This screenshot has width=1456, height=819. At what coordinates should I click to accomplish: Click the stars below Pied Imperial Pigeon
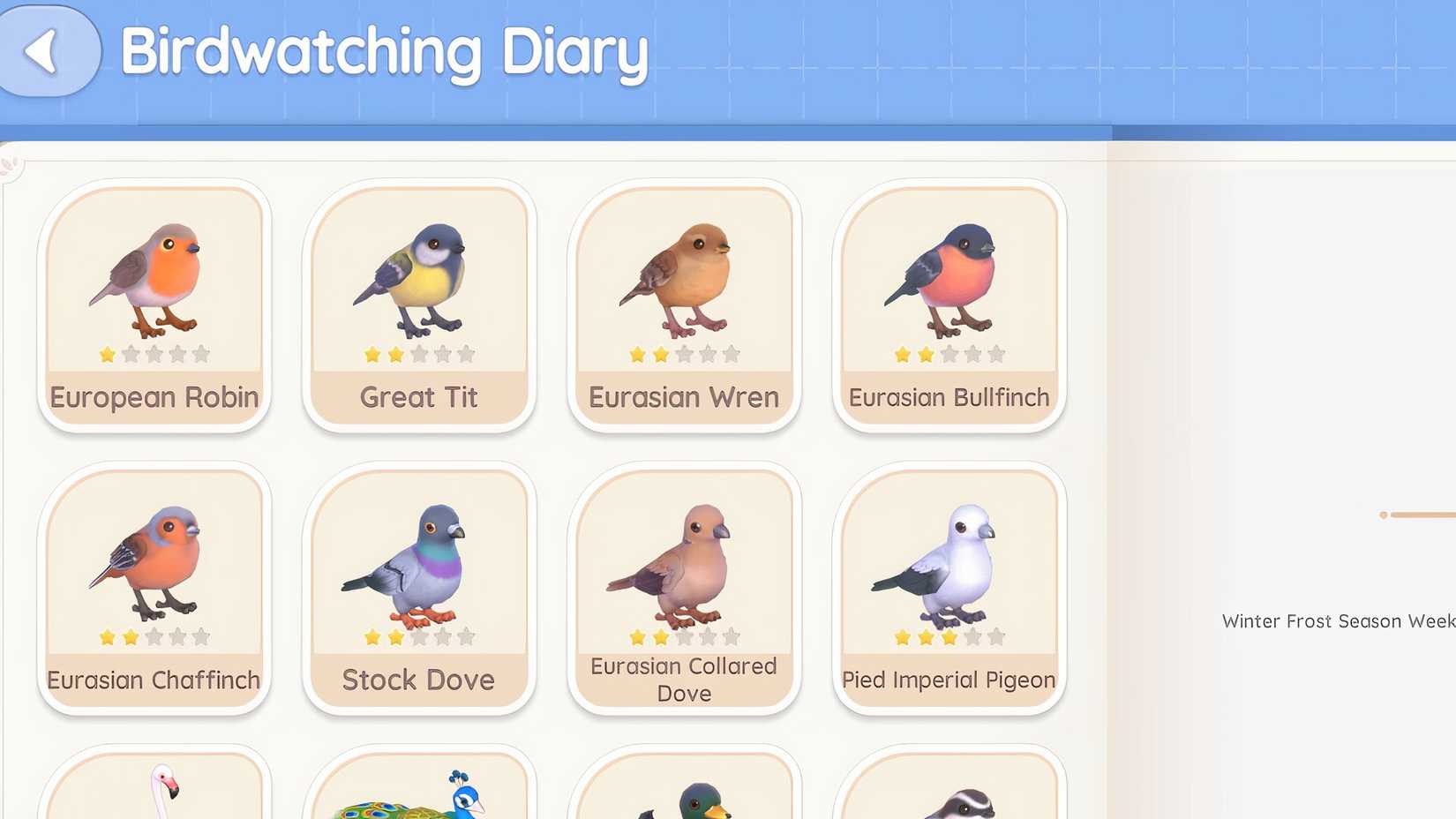tap(949, 634)
